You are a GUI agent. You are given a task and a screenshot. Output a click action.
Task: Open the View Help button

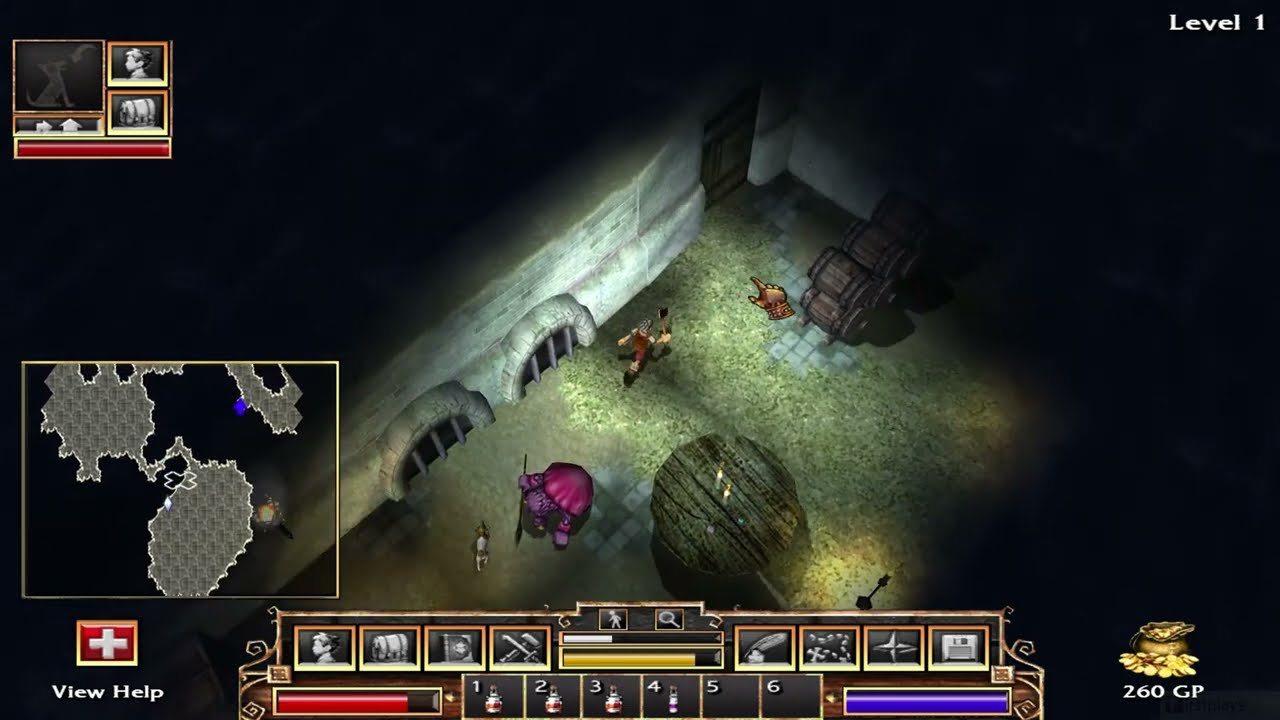(x=107, y=643)
